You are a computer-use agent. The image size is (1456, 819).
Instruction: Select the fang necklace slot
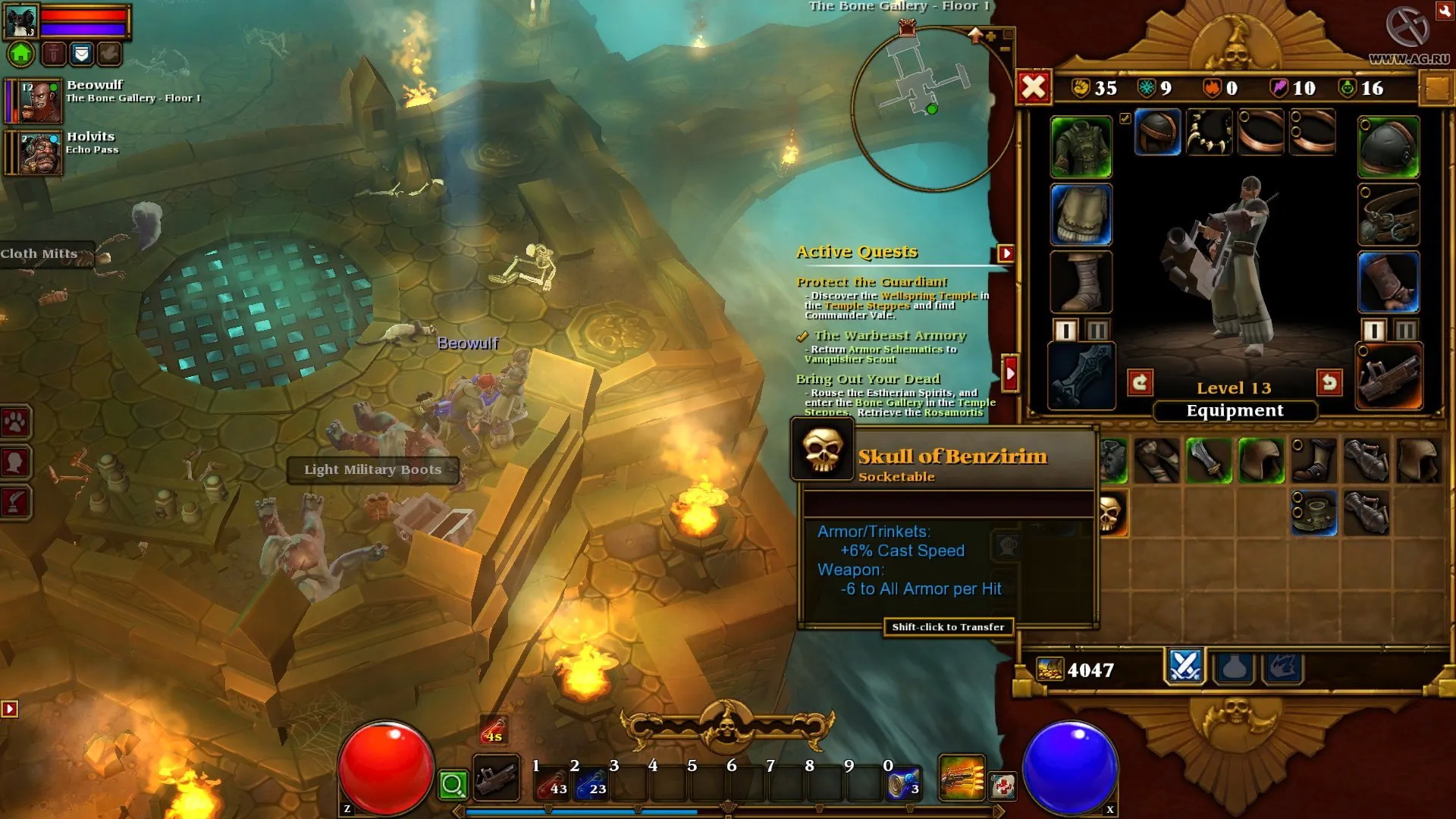coord(1209,132)
